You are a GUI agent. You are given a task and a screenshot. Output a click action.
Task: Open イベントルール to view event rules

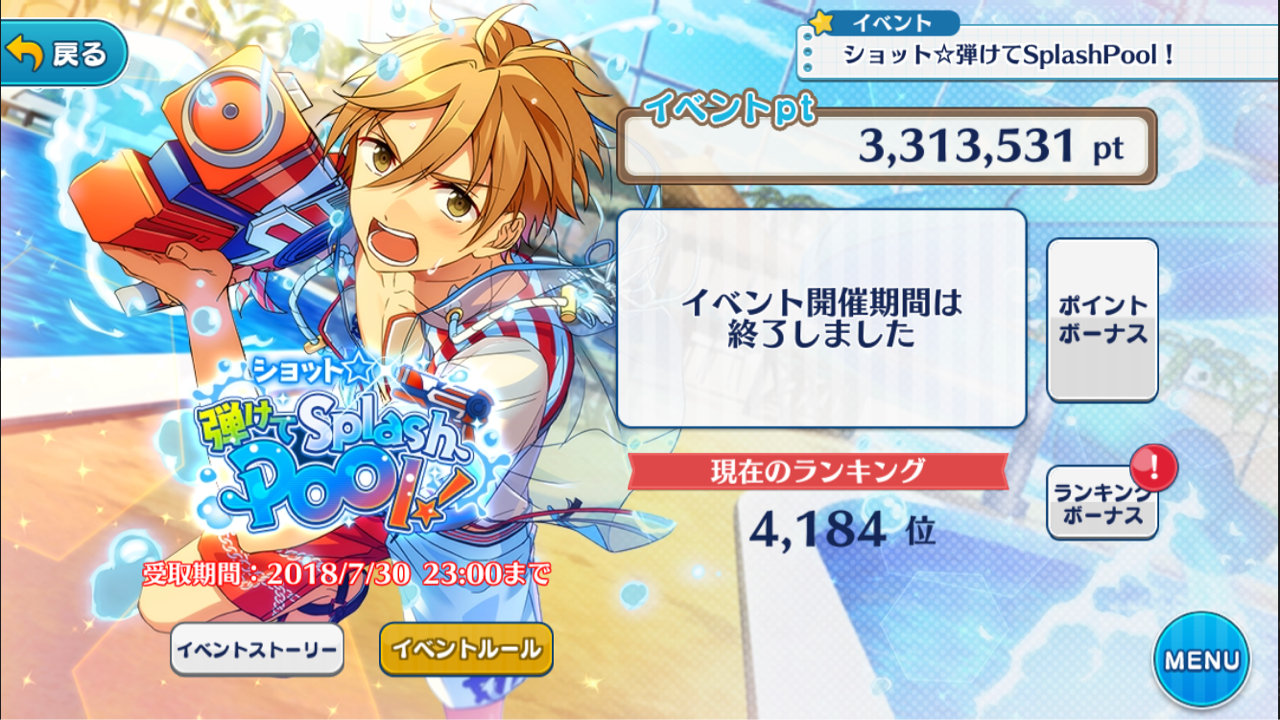pyautogui.click(x=465, y=650)
